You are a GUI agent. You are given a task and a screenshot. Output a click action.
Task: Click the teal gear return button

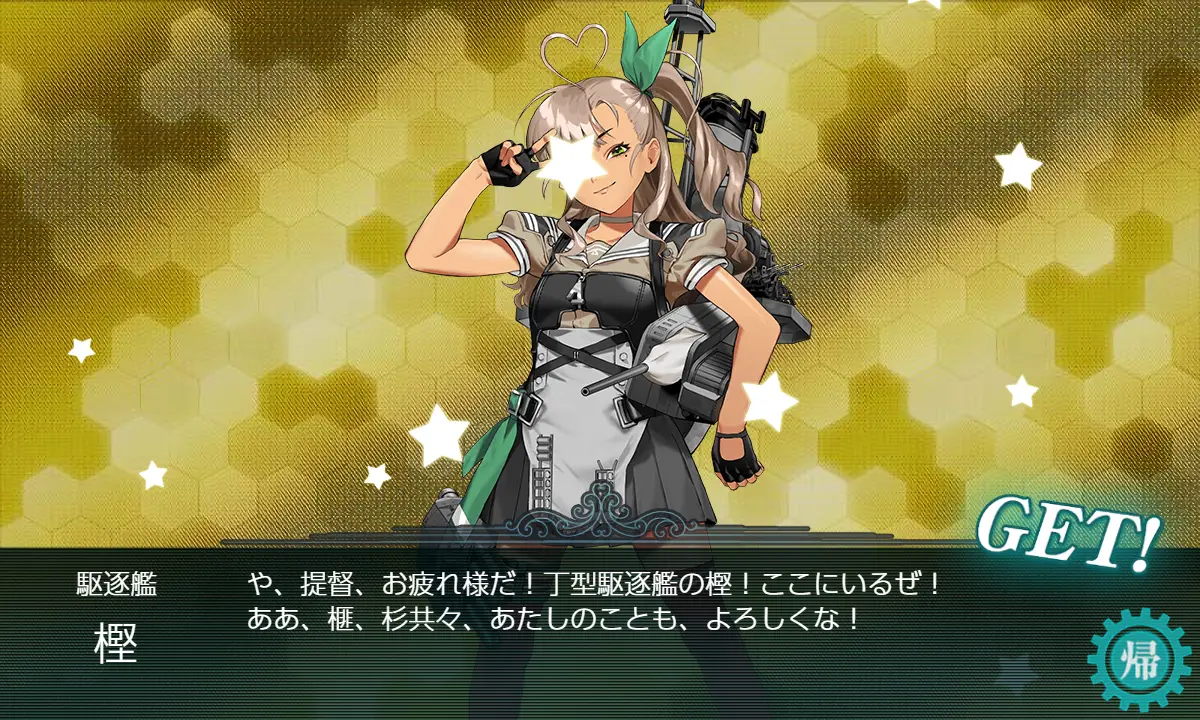pyautogui.click(x=1140, y=660)
